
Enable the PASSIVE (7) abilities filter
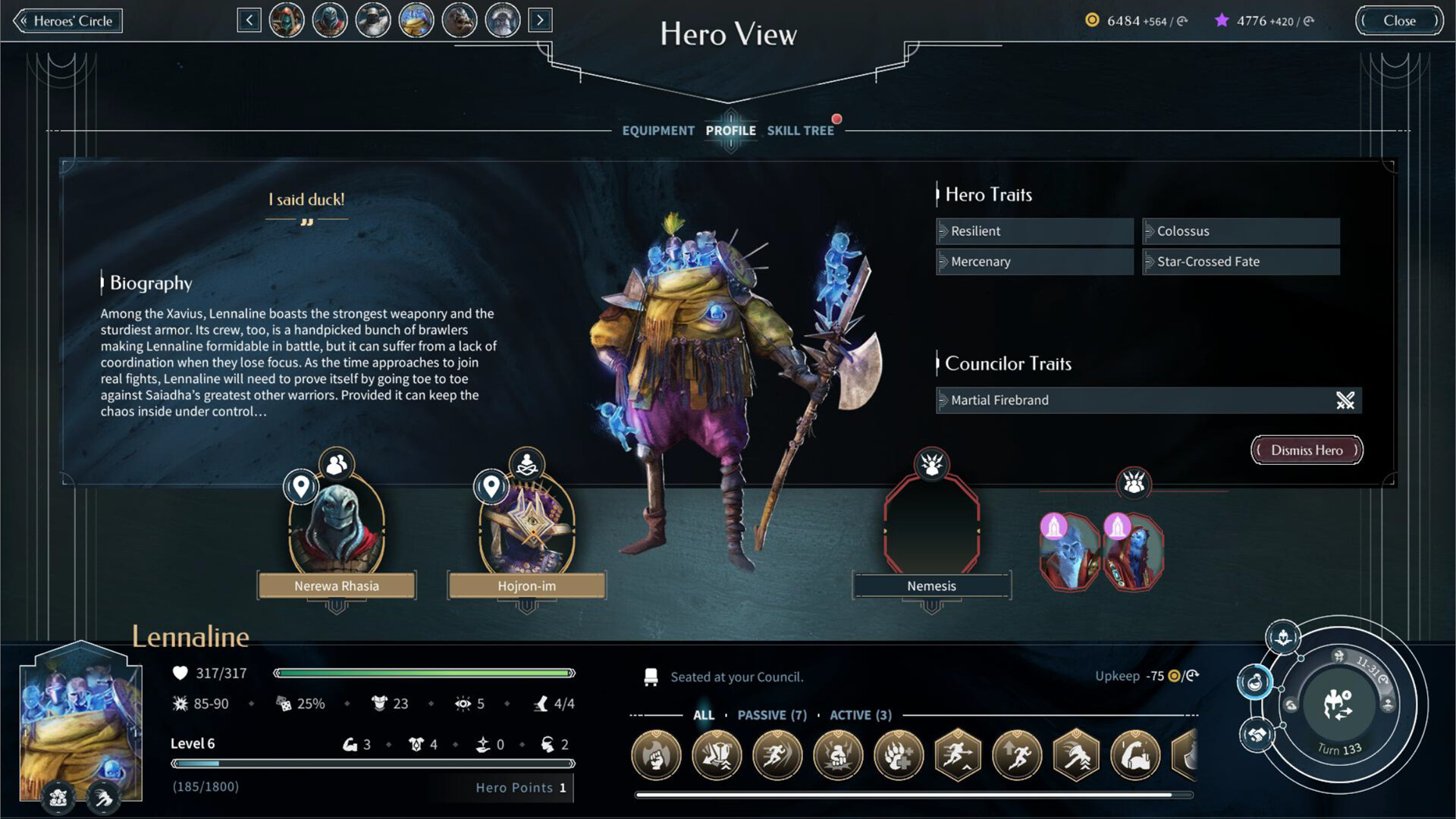[x=772, y=715]
